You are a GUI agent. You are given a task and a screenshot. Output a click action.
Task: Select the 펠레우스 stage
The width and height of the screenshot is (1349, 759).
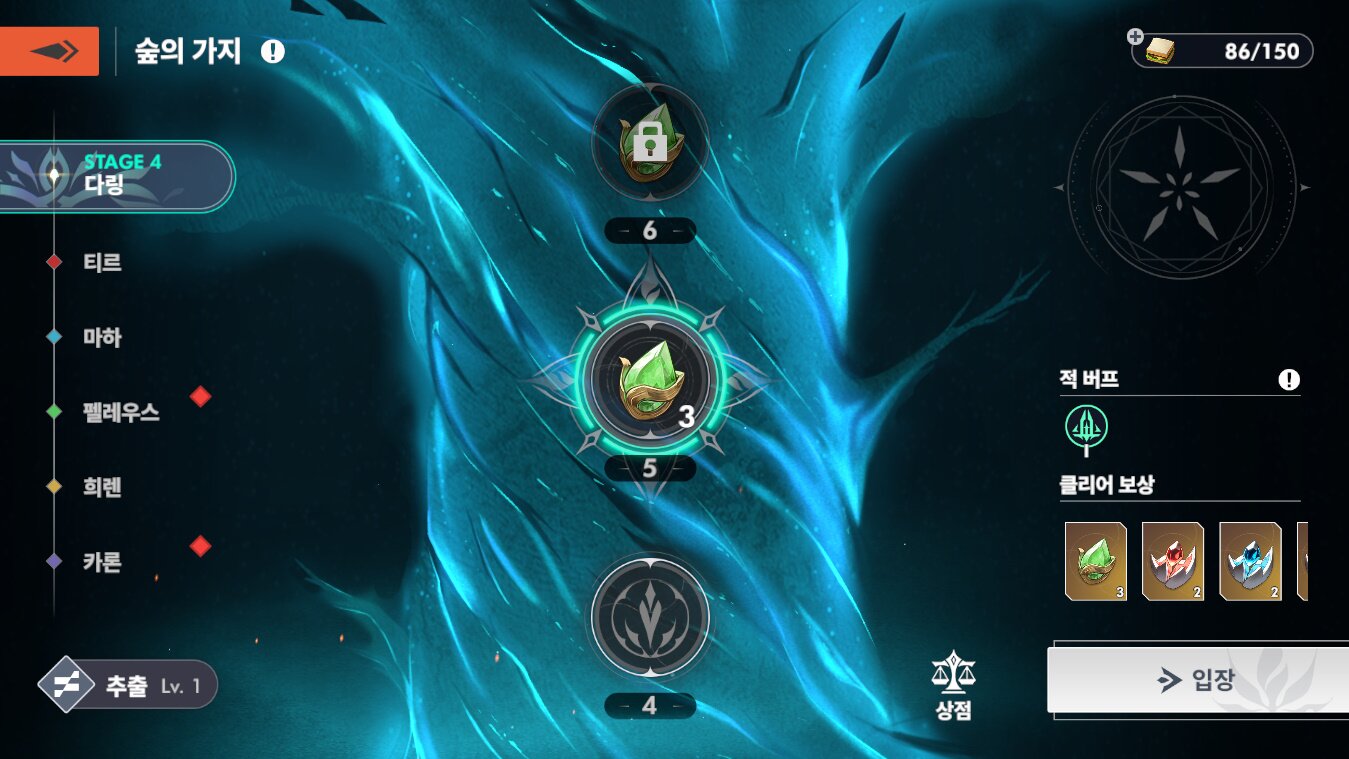tap(120, 412)
